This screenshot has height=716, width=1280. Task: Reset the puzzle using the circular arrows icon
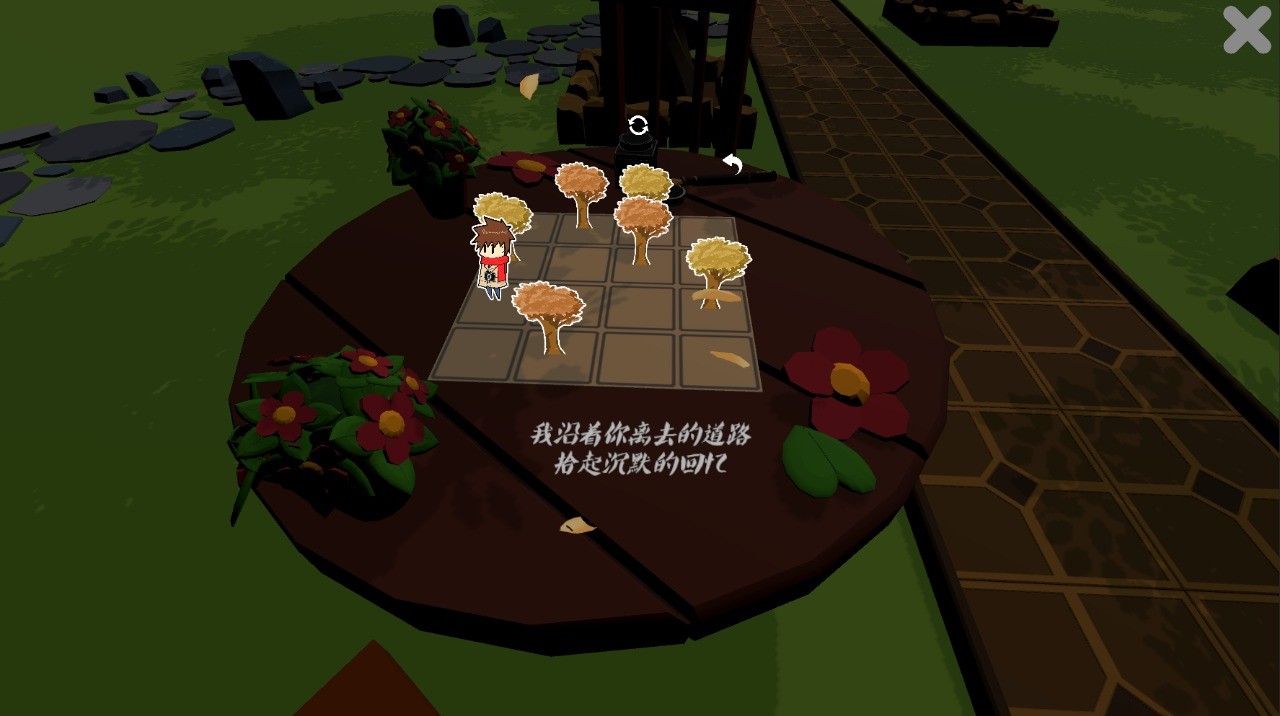coord(638,125)
